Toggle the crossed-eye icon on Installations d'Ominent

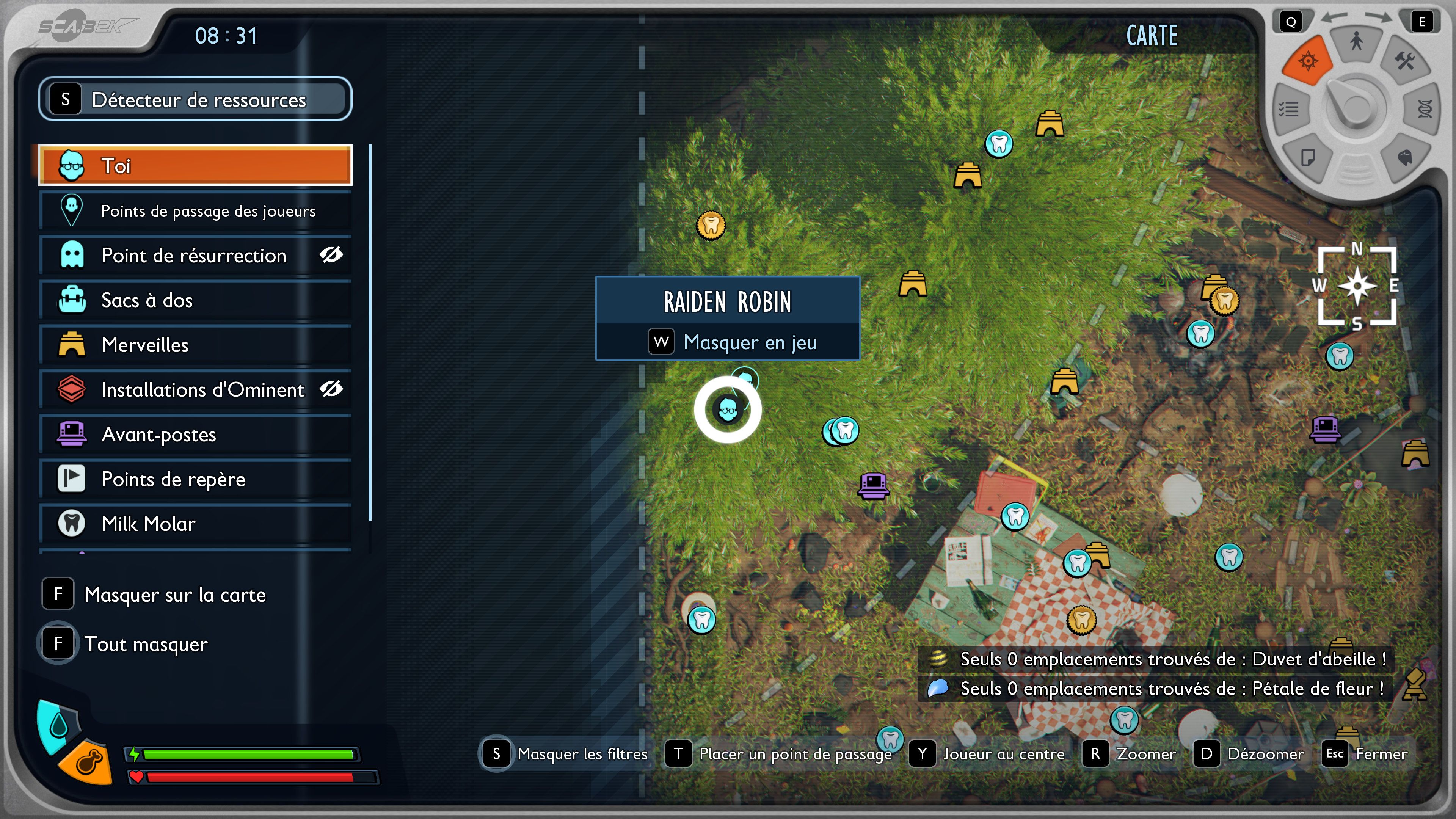331,389
